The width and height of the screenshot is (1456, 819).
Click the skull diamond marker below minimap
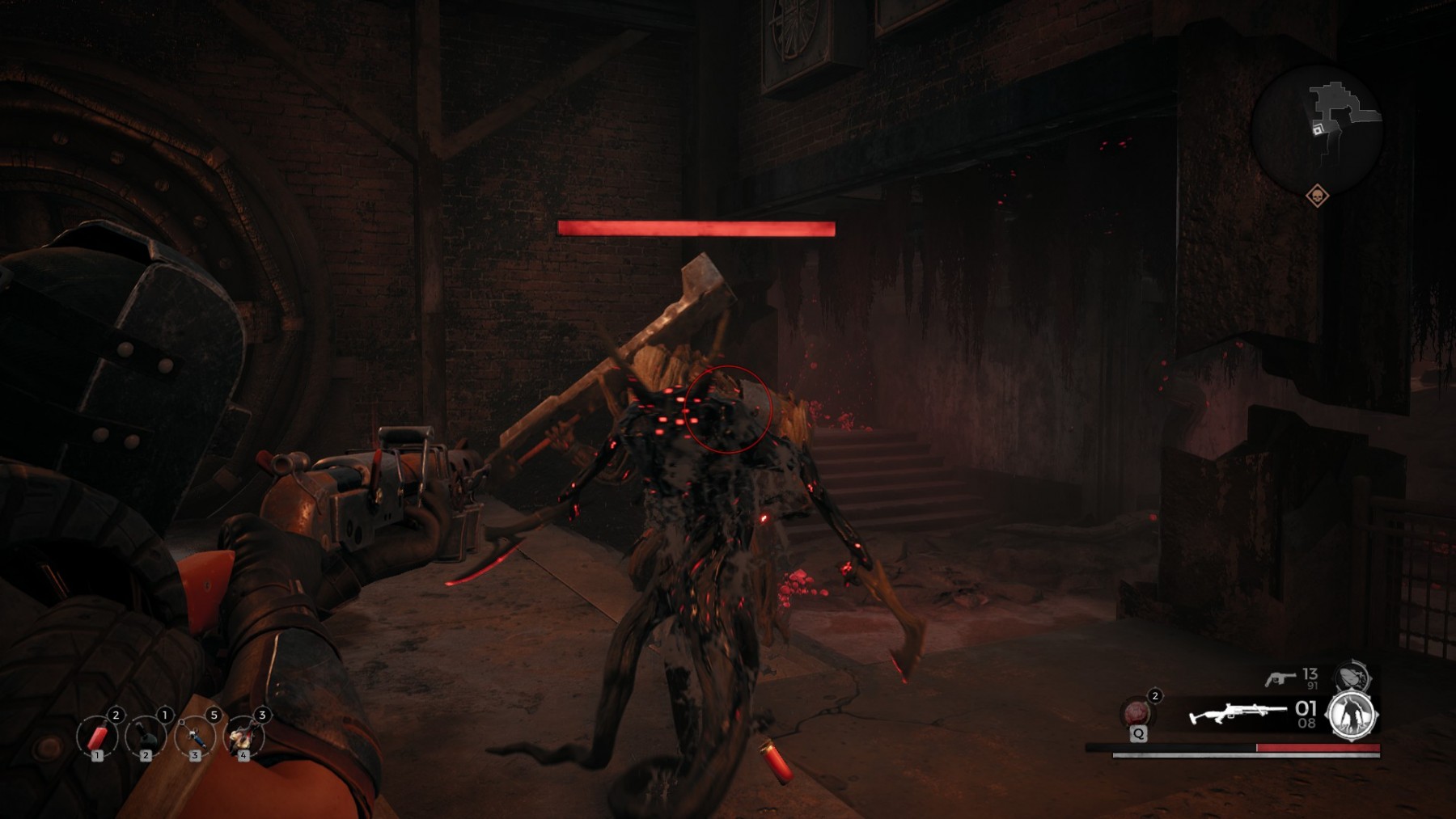coord(1317,196)
